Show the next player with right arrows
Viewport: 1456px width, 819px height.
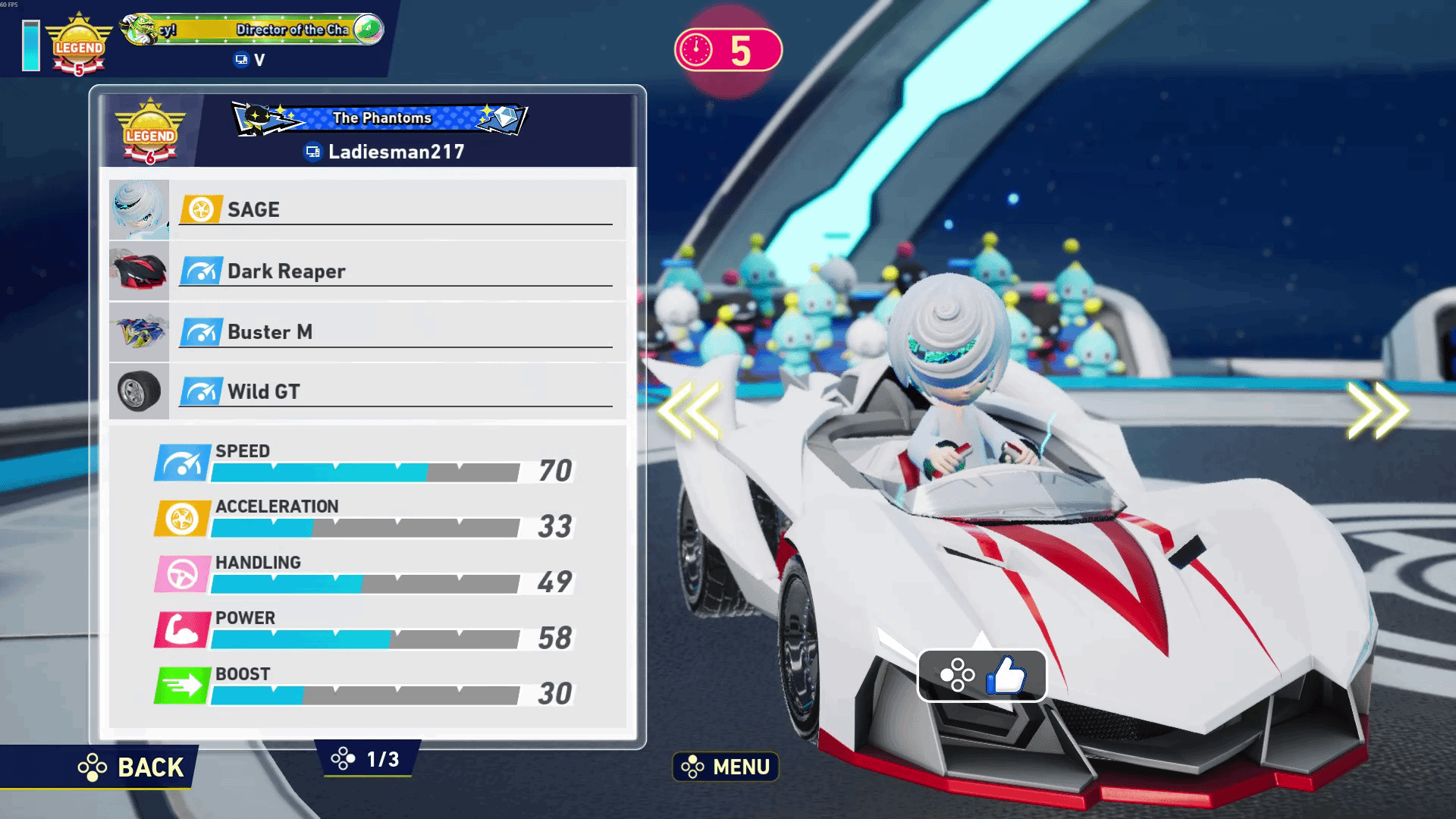tap(1377, 410)
